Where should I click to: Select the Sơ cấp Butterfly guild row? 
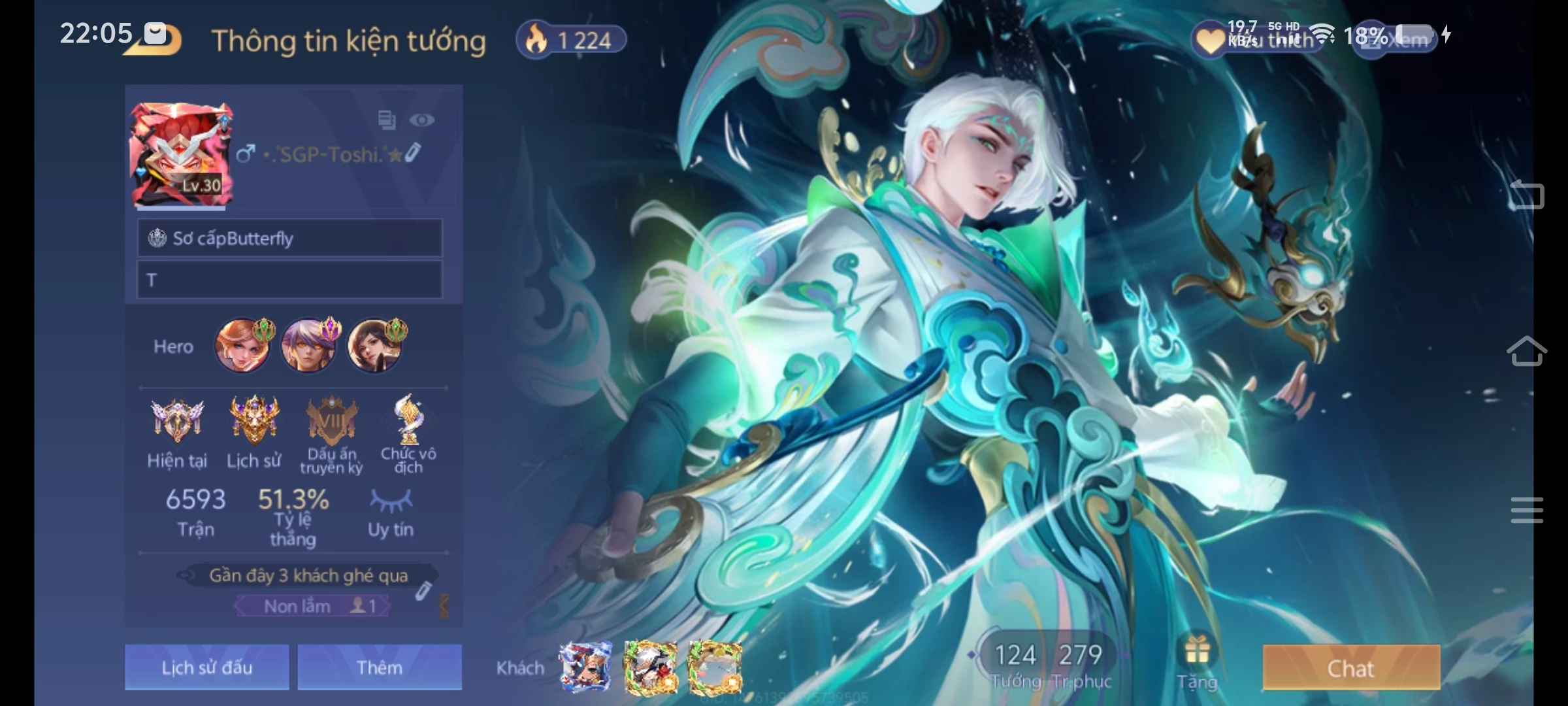[x=289, y=238]
